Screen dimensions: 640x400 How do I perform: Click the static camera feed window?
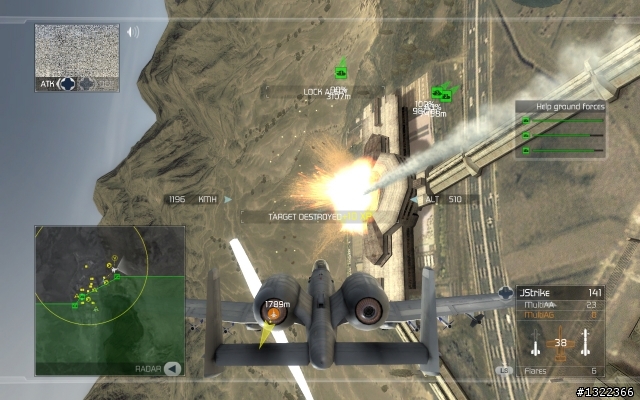(x=76, y=49)
